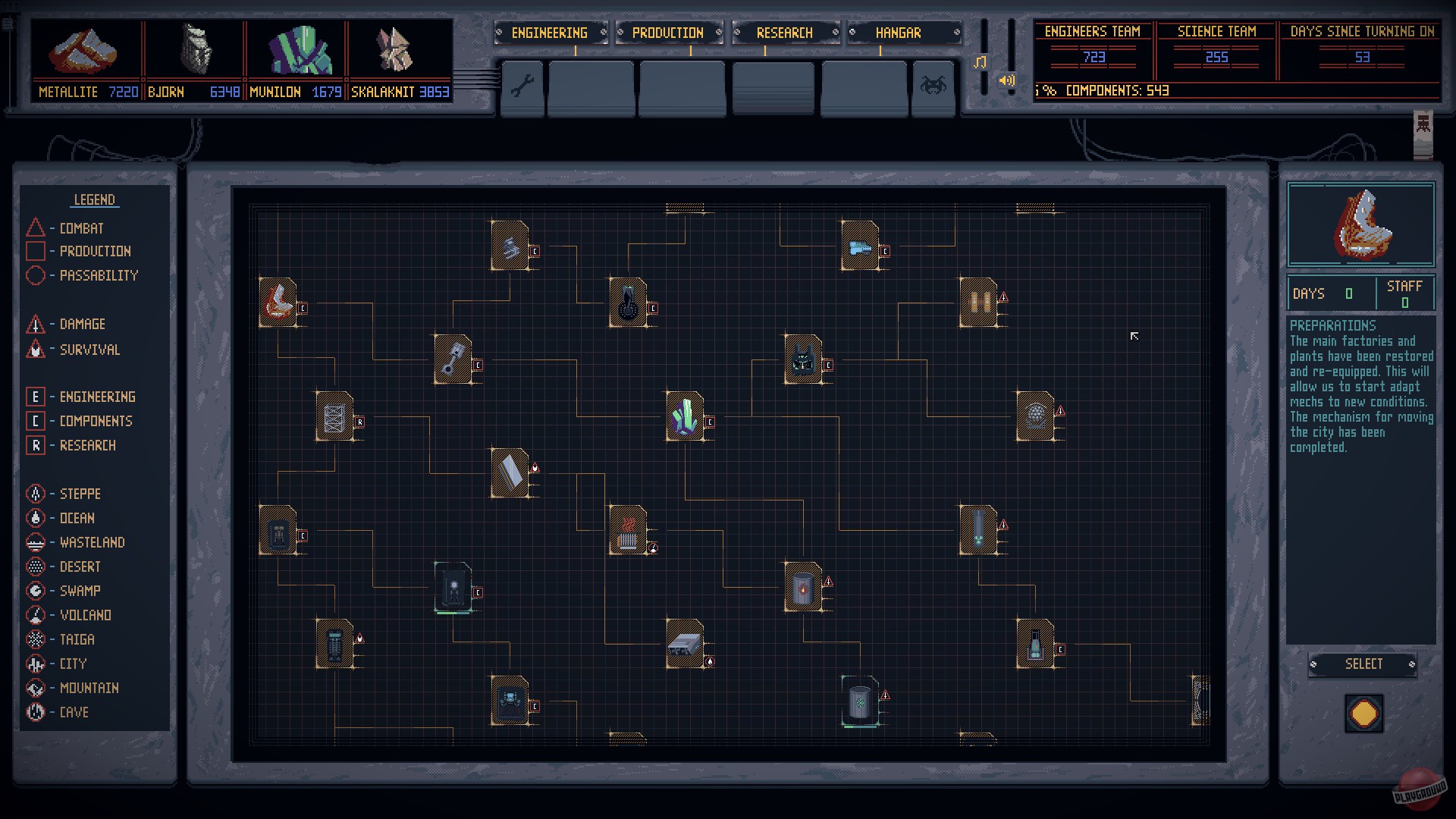Select the green crystal research node
Screen dimensions: 1456x819
685,416
